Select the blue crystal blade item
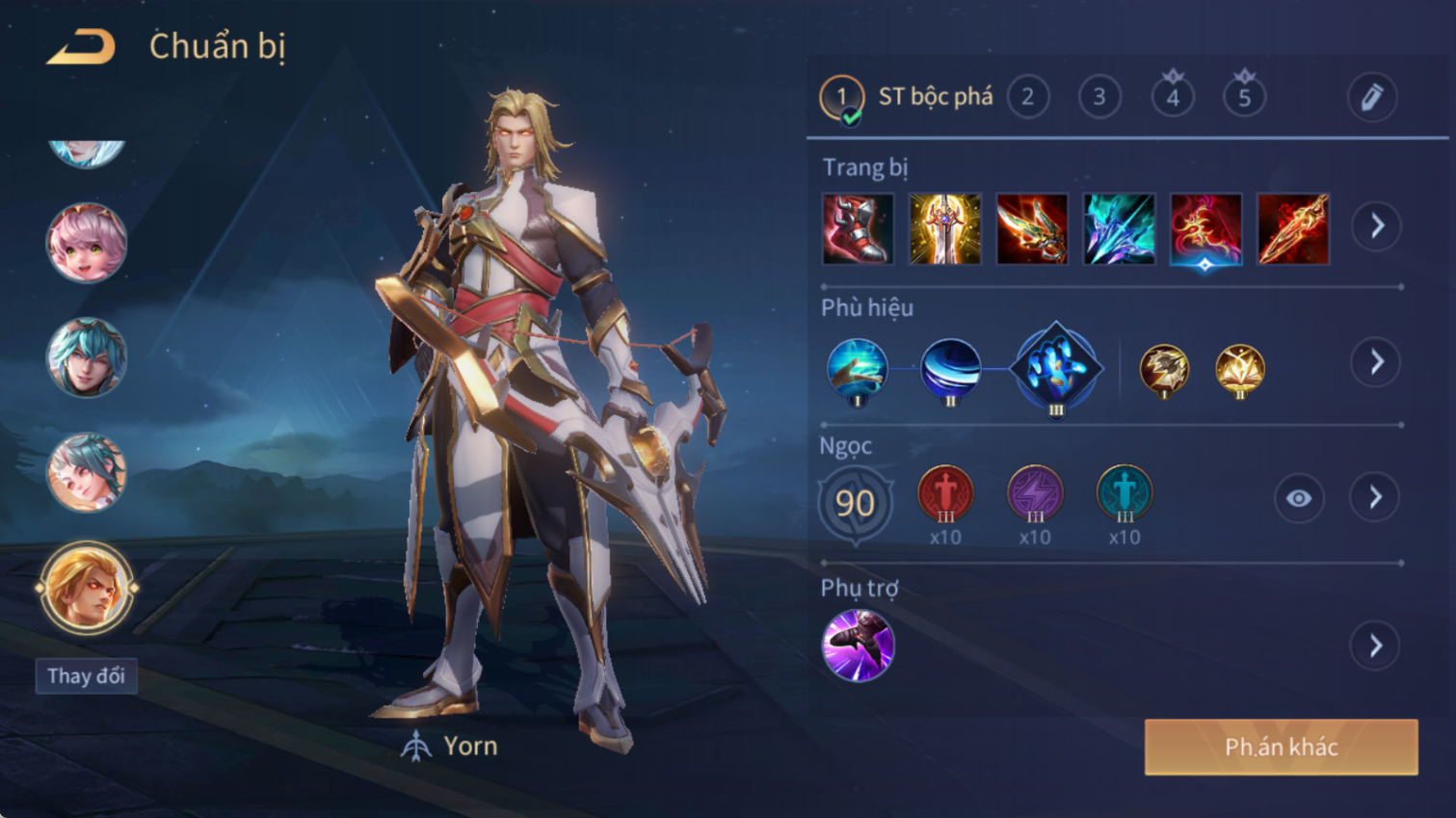 pyautogui.click(x=1119, y=229)
